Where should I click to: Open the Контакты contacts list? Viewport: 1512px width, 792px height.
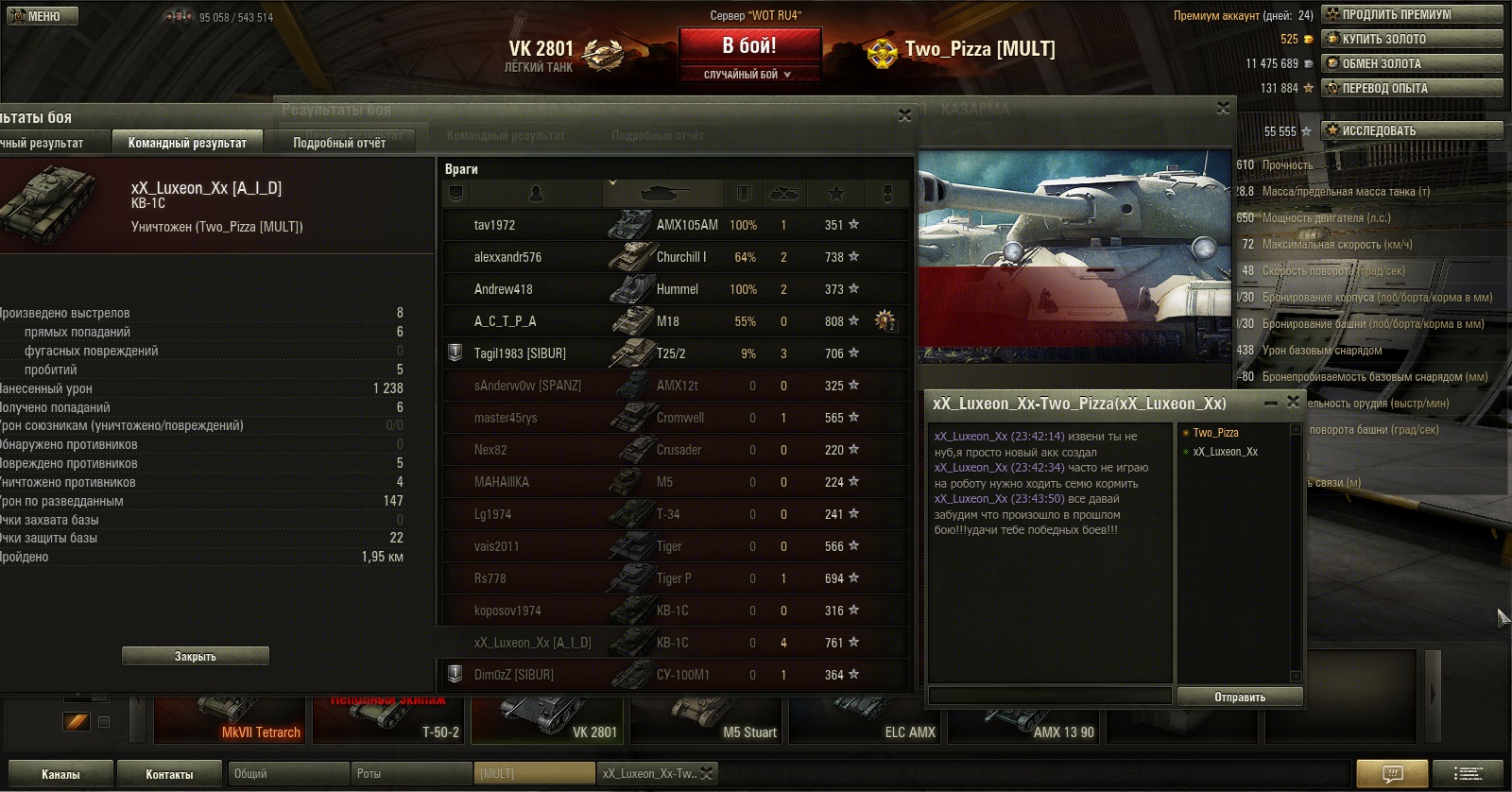tap(169, 774)
